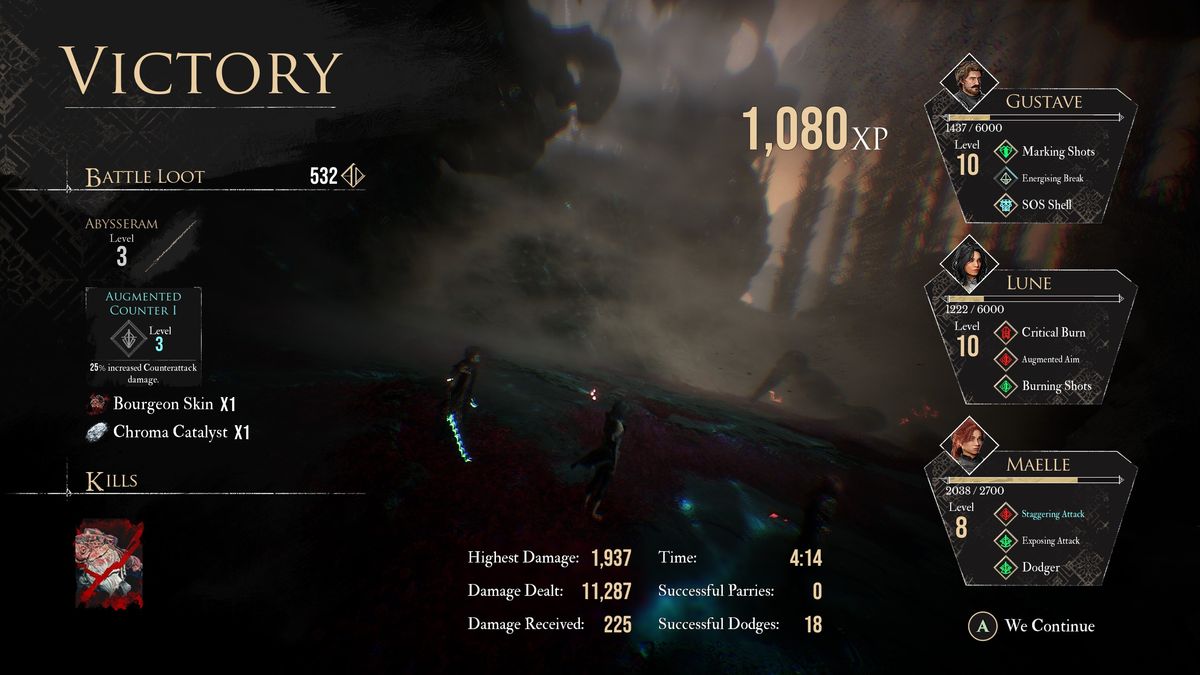Select Maelle's character portrait
Viewport: 1200px width, 675px height.
(x=969, y=446)
